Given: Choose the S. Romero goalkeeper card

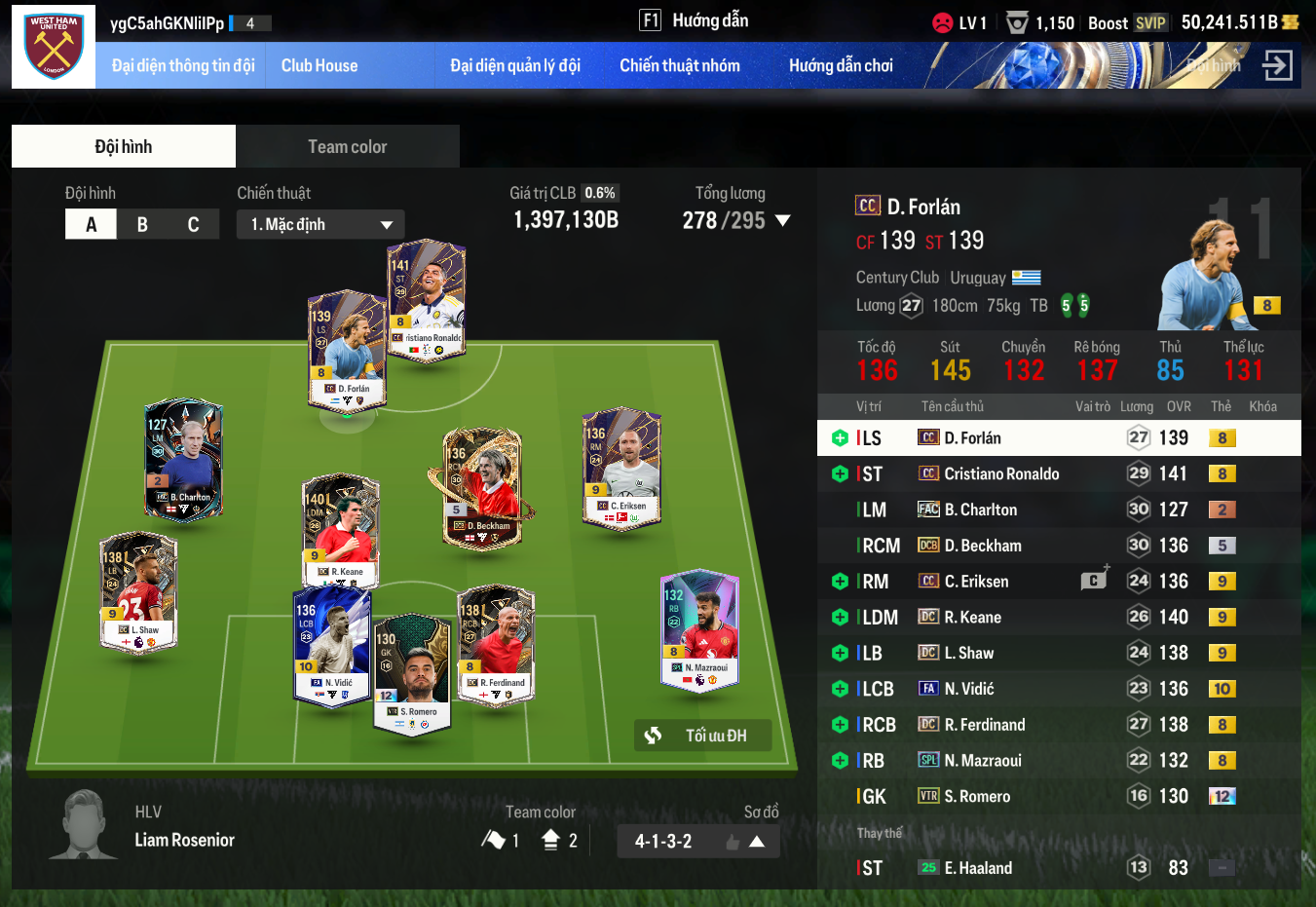Looking at the screenshot, I should 413,674.
